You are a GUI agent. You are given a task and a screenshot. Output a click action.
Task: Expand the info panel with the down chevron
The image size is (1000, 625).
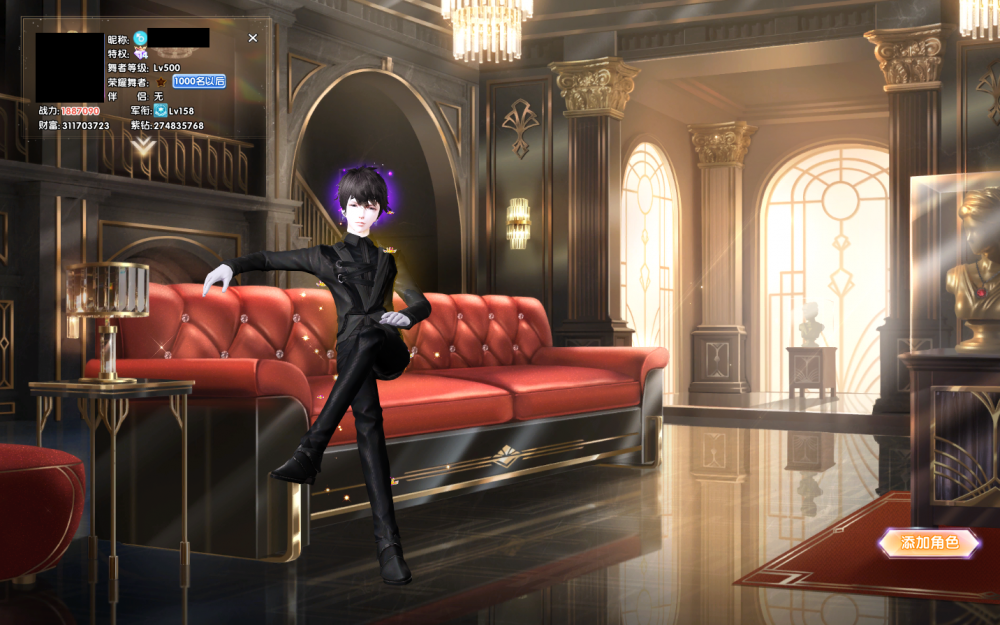pyautogui.click(x=145, y=146)
